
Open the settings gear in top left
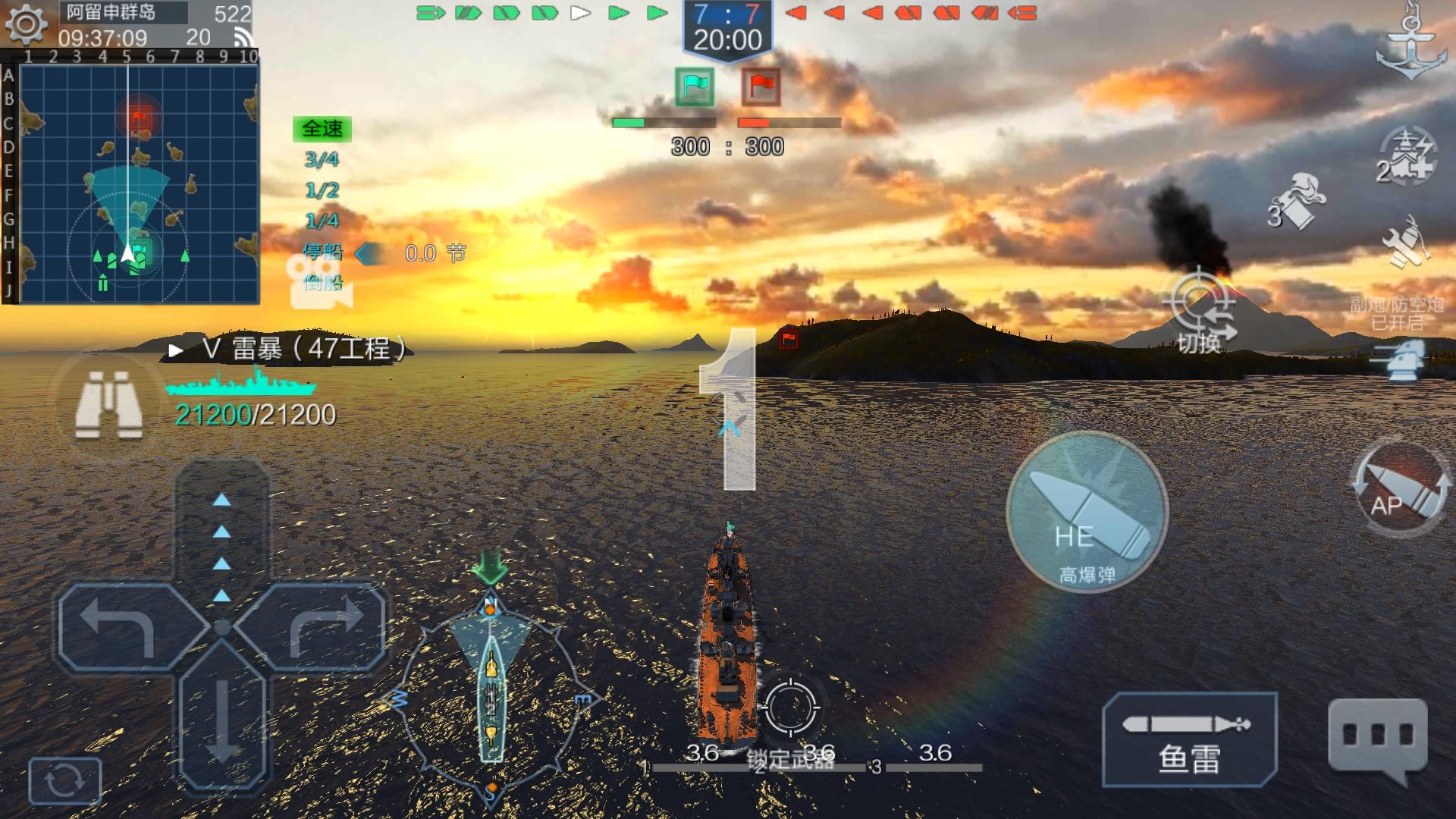click(x=27, y=24)
